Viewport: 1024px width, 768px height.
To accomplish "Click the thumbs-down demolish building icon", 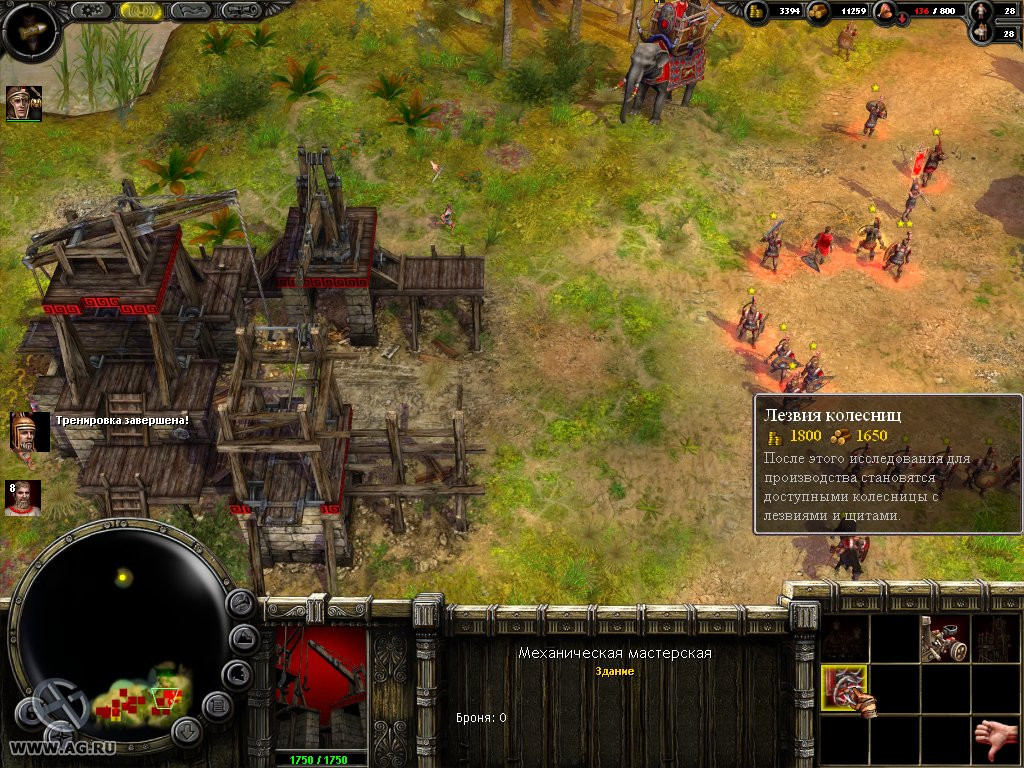I will pyautogui.click(x=996, y=740).
